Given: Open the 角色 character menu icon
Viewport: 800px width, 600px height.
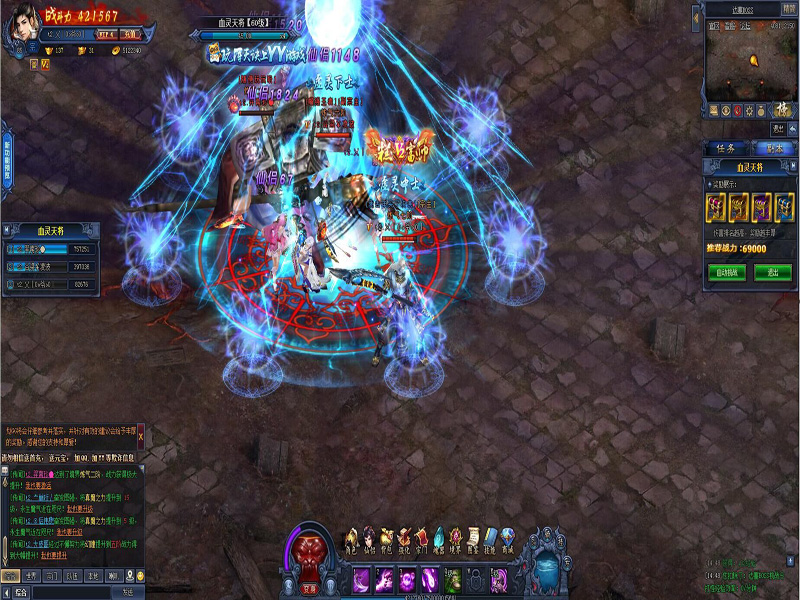Looking at the screenshot, I should (351, 540).
